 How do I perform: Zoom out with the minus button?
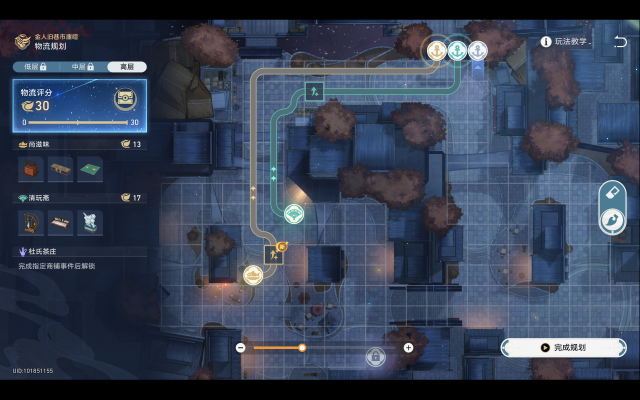[241, 347]
